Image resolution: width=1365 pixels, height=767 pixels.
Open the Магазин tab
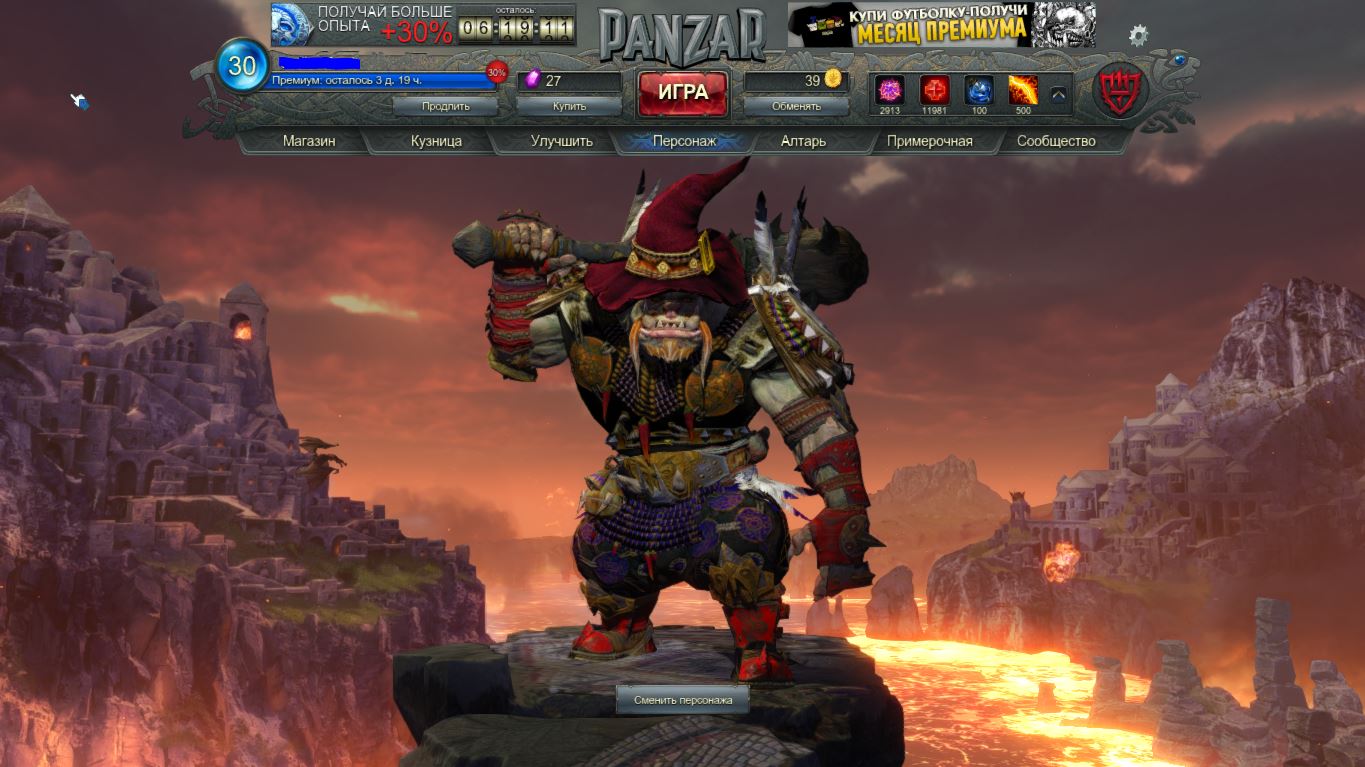(x=309, y=141)
